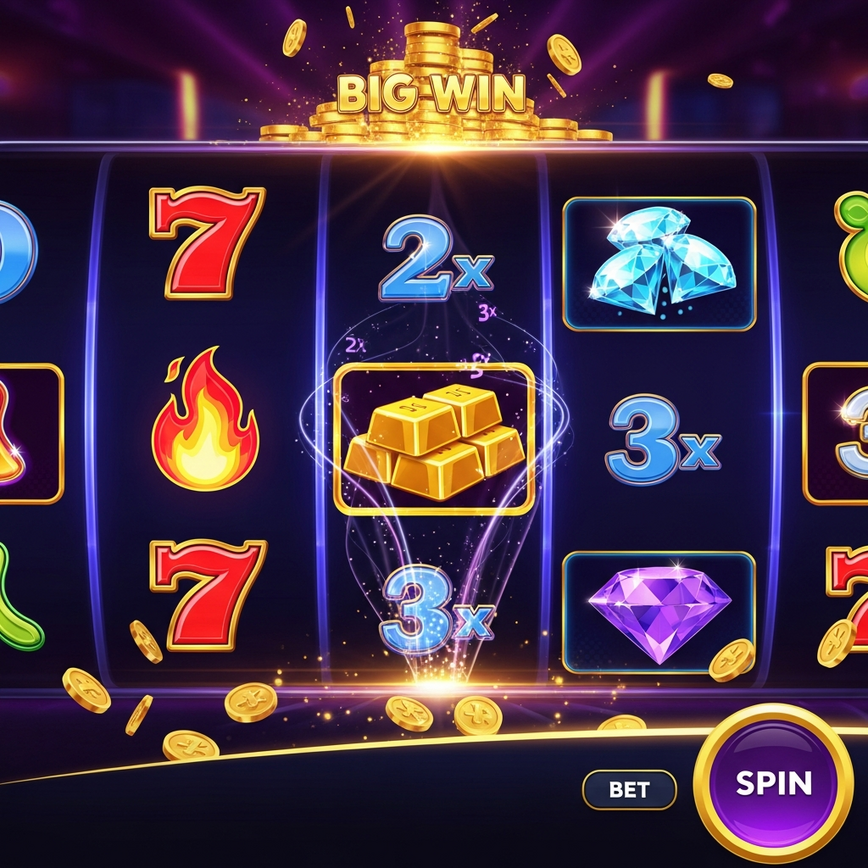Open the BET options
This screenshot has width=868, height=868.
(629, 790)
